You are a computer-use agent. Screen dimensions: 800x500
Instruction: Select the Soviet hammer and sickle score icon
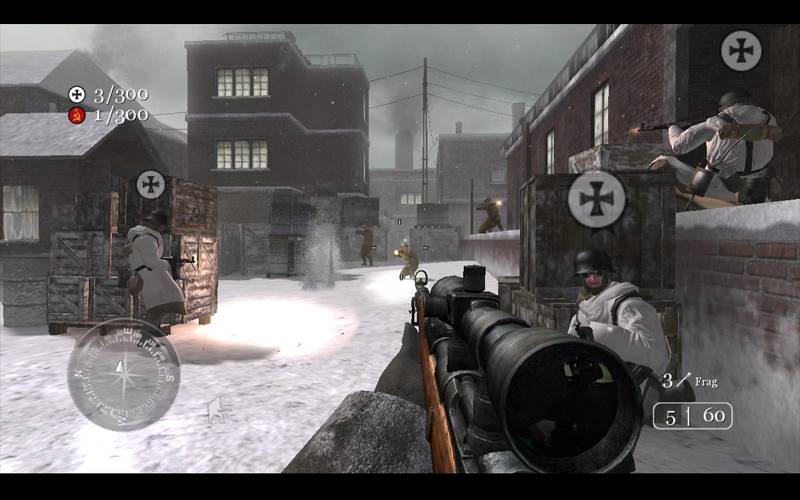click(76, 115)
